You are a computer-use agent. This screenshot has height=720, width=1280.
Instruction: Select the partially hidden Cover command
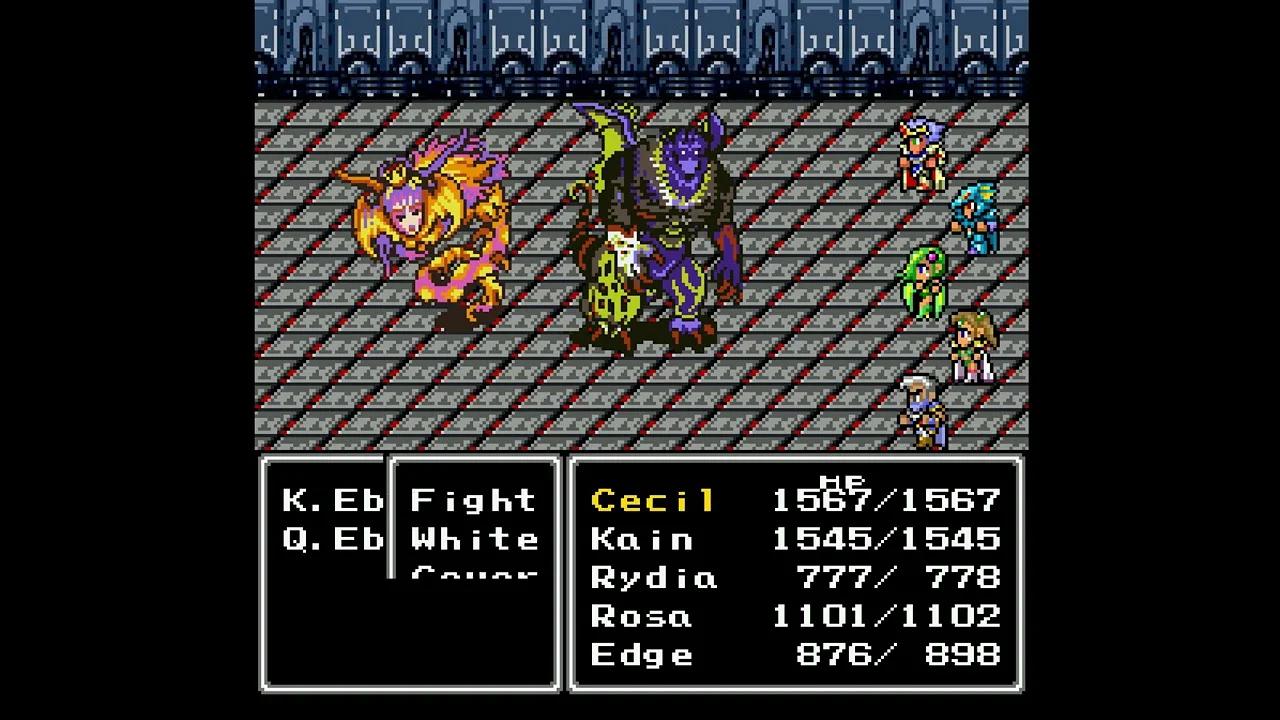pos(475,575)
